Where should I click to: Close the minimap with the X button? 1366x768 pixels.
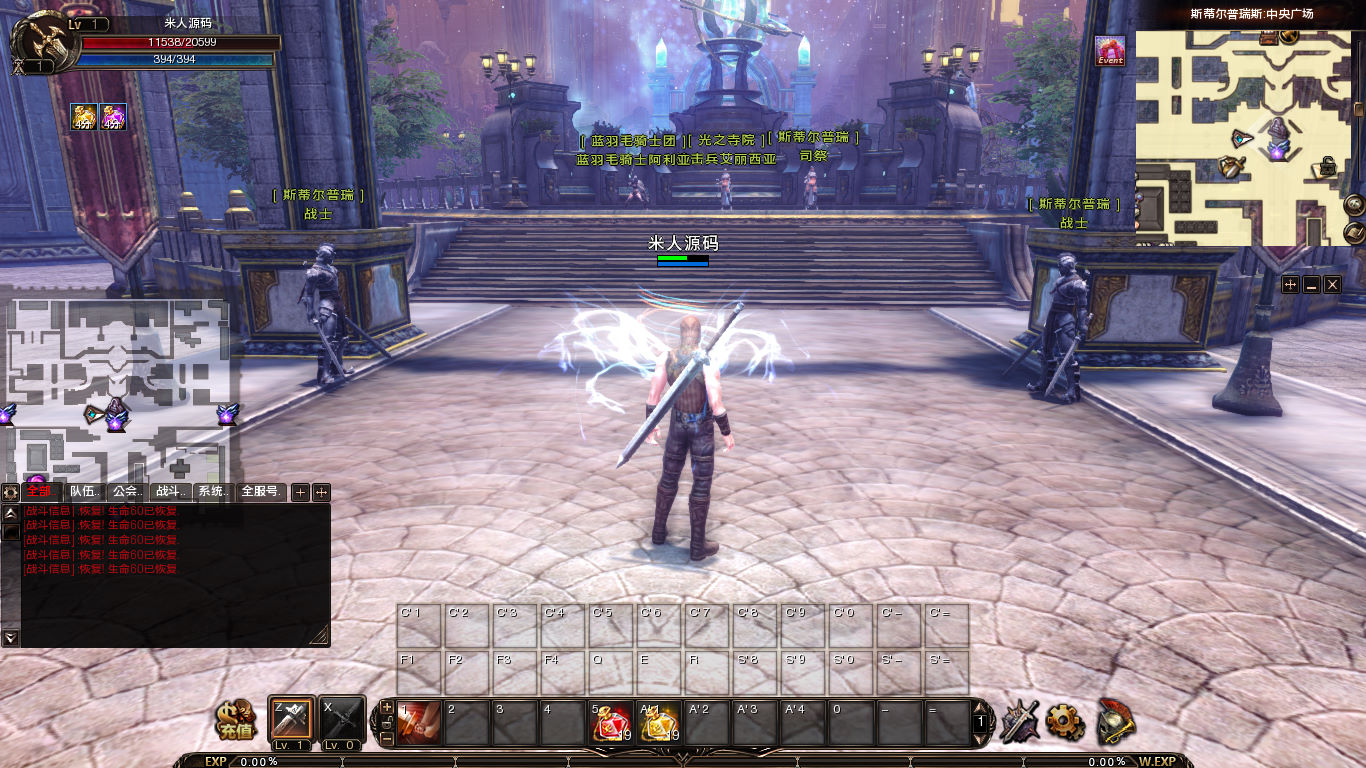(1332, 285)
